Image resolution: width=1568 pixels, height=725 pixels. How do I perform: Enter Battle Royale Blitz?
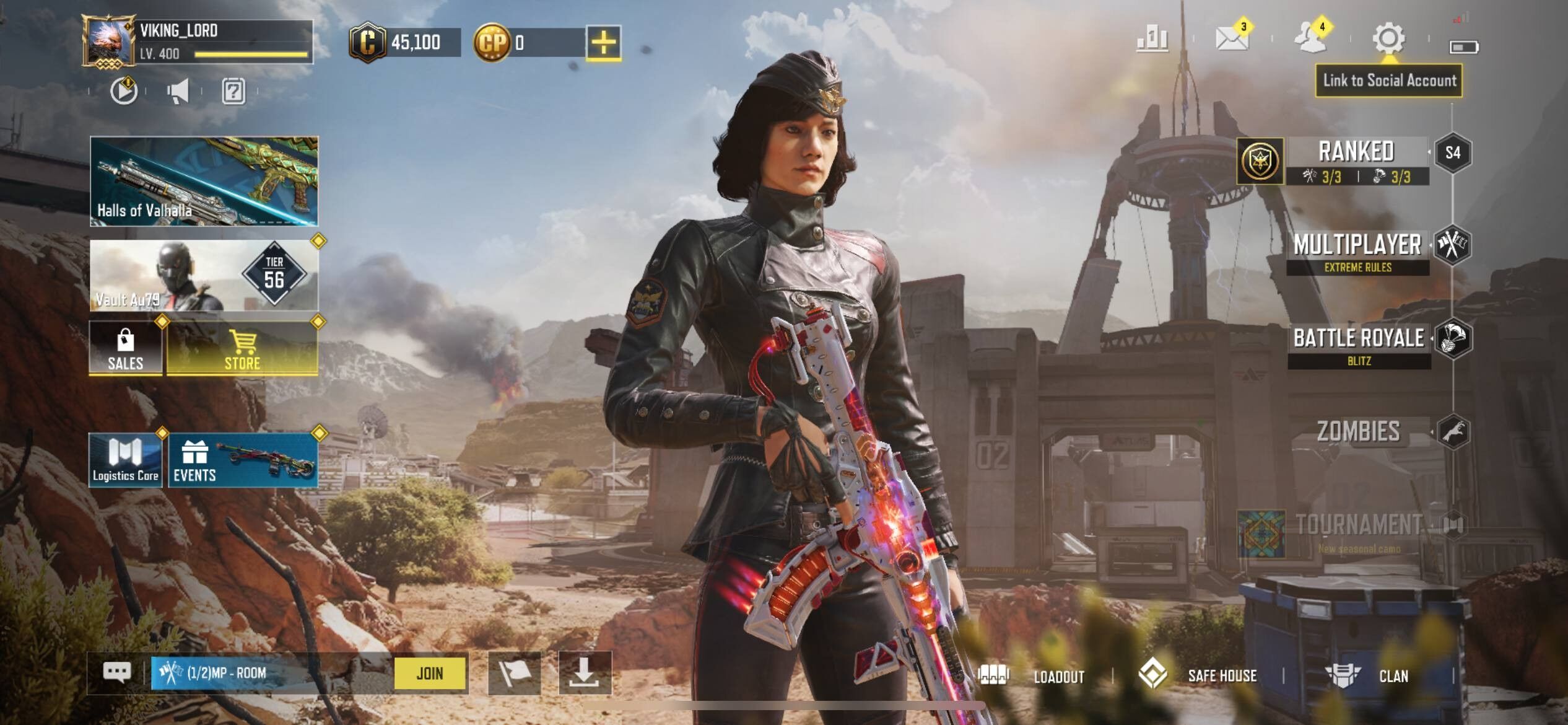click(1359, 346)
